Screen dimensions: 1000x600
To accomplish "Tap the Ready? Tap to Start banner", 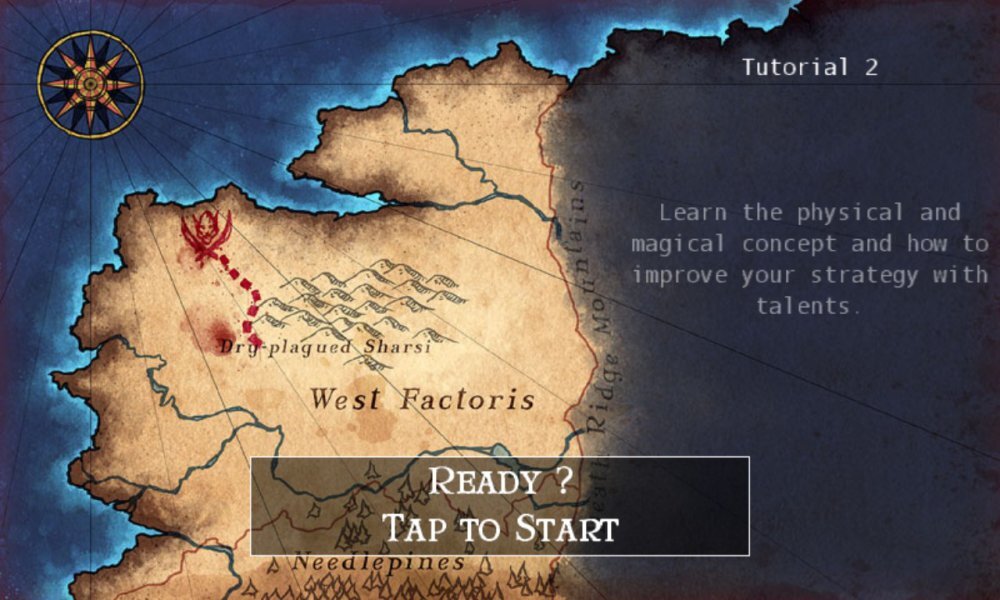I will point(499,506).
